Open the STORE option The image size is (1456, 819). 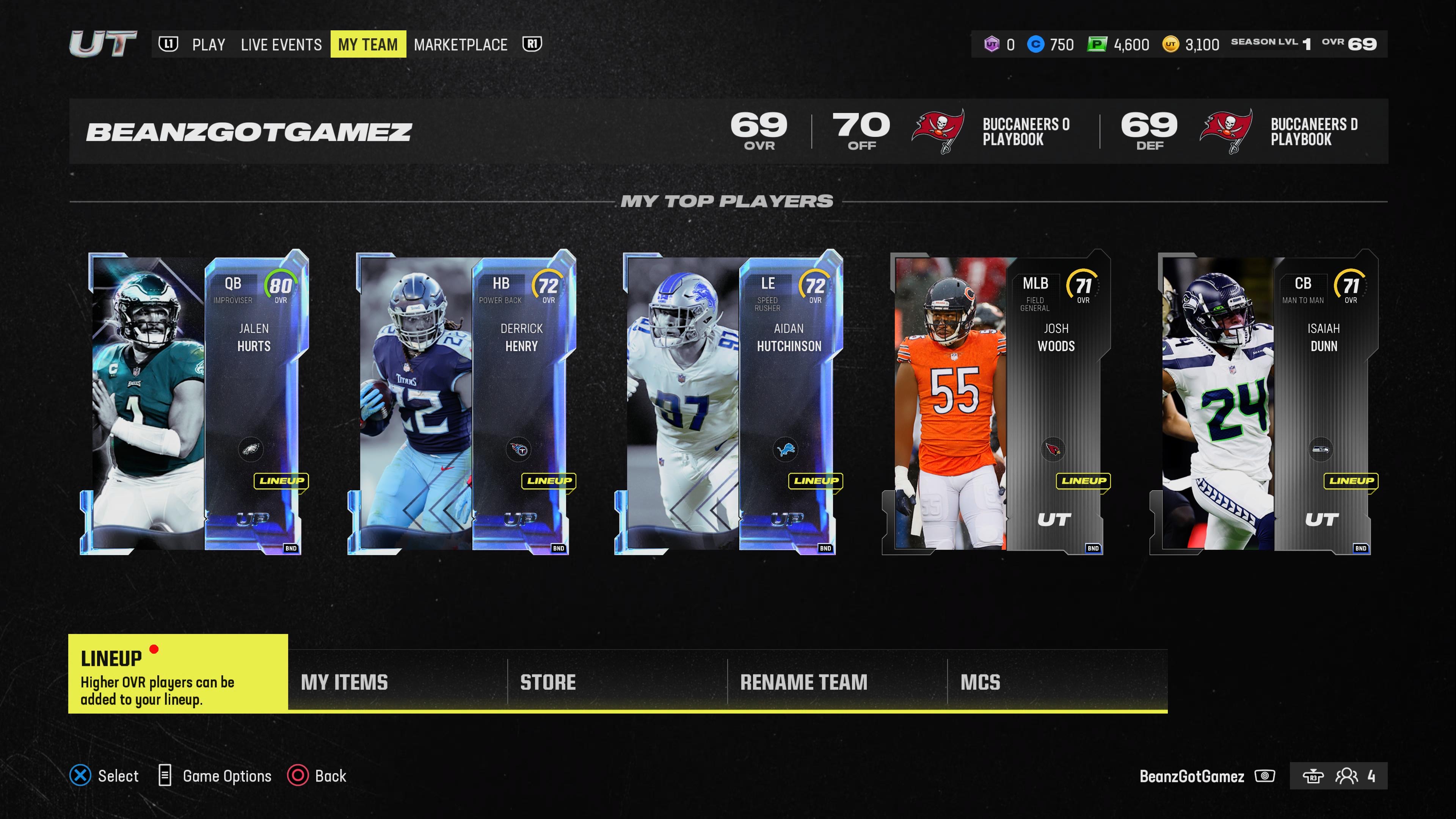[546, 682]
